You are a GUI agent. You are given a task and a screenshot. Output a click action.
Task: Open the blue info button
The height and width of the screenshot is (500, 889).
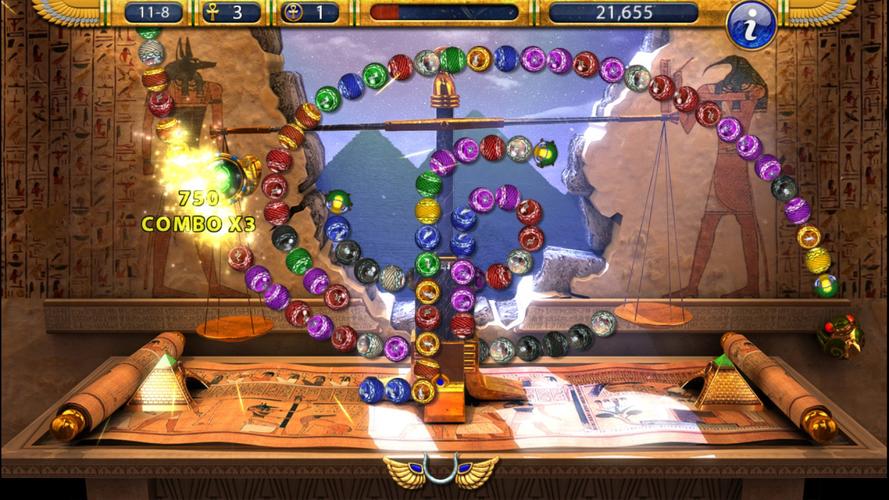click(x=752, y=25)
